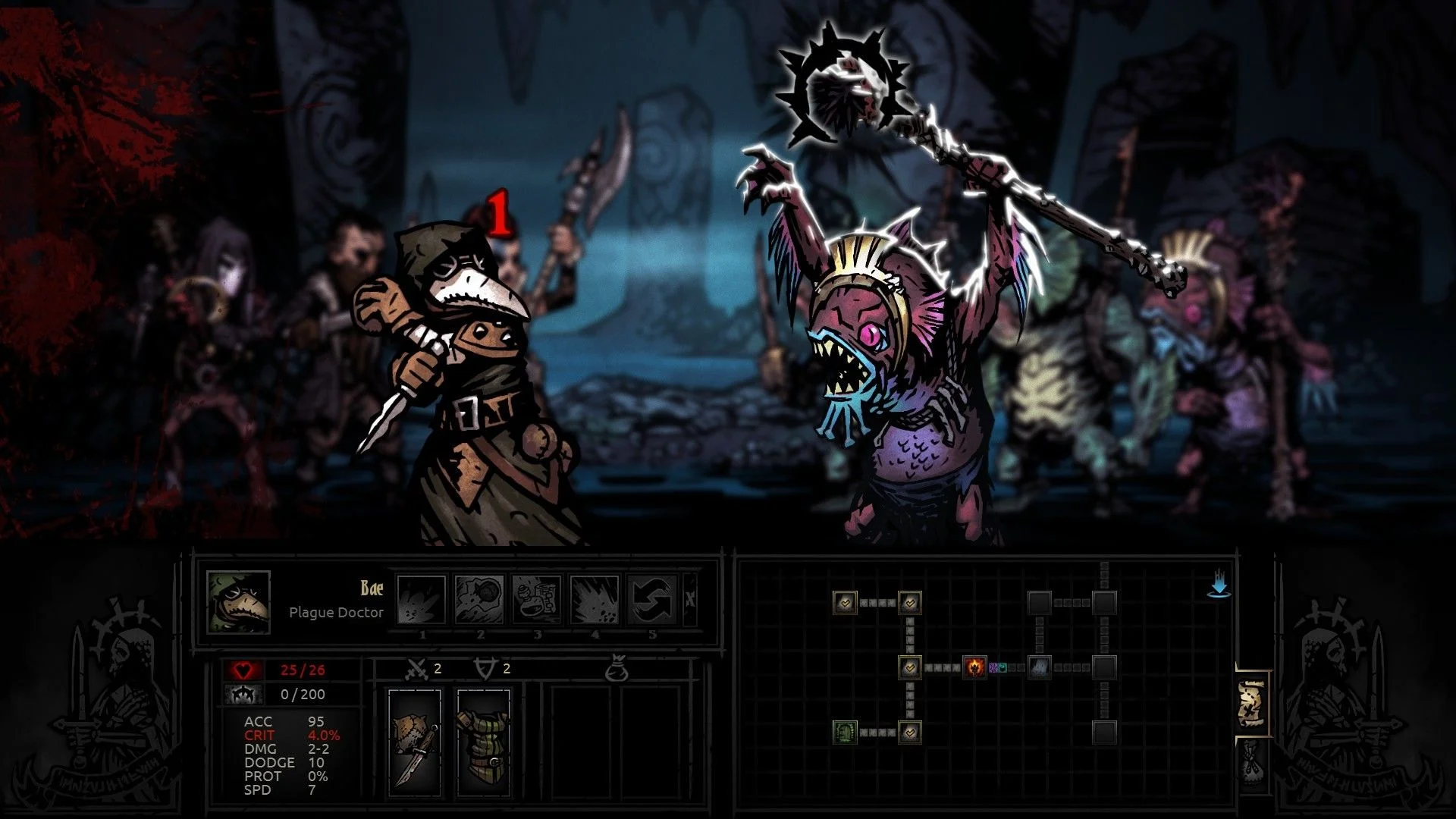Click the crossed swords damage indicator
1456x819 pixels.
pos(417,669)
